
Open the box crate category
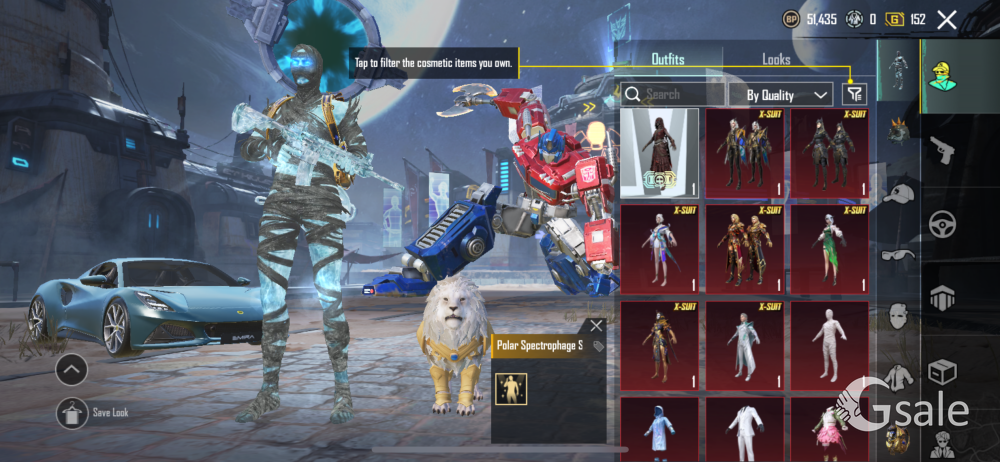(942, 372)
